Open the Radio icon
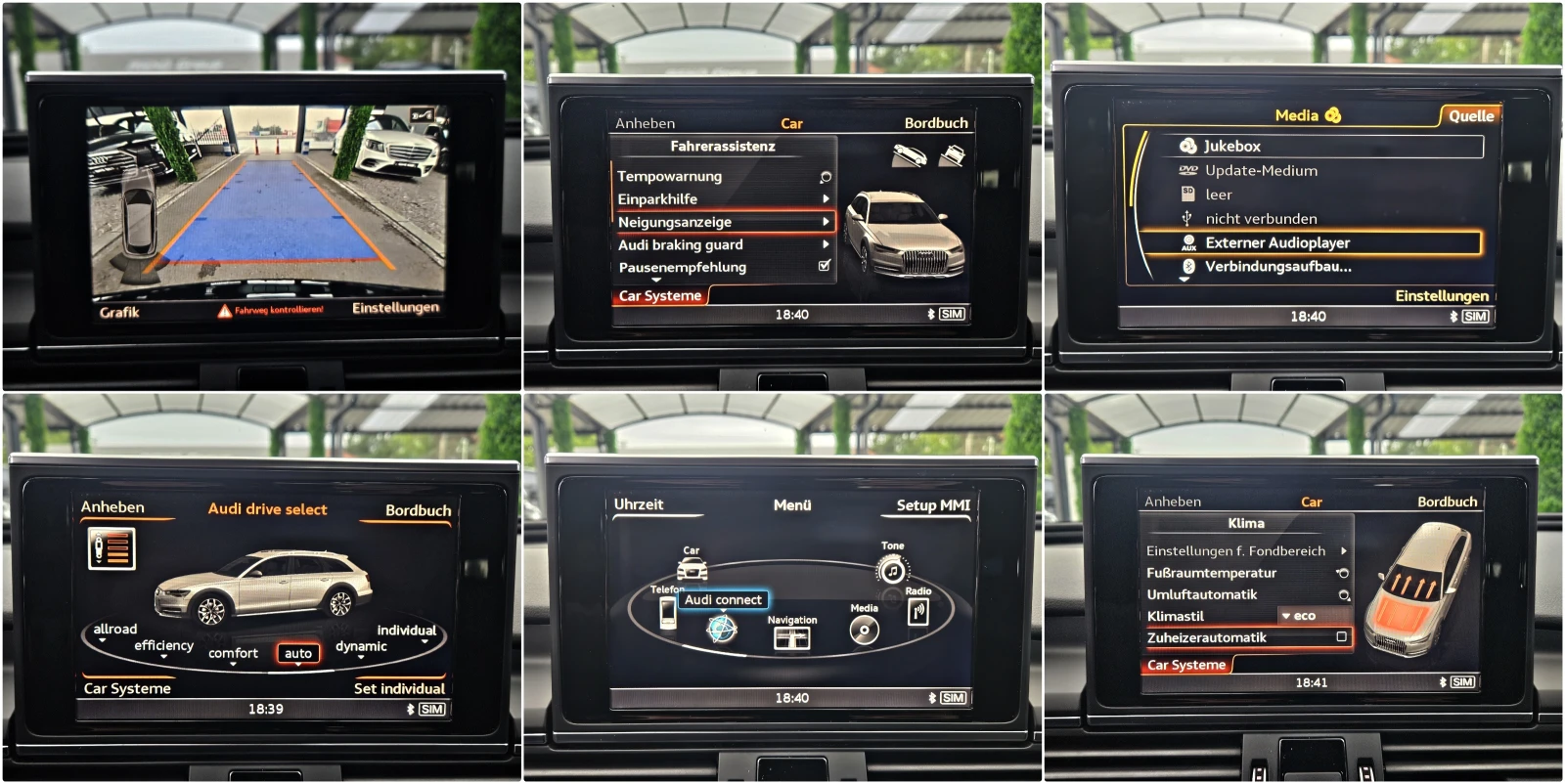The height and width of the screenshot is (784, 1565). pyautogui.click(x=917, y=612)
